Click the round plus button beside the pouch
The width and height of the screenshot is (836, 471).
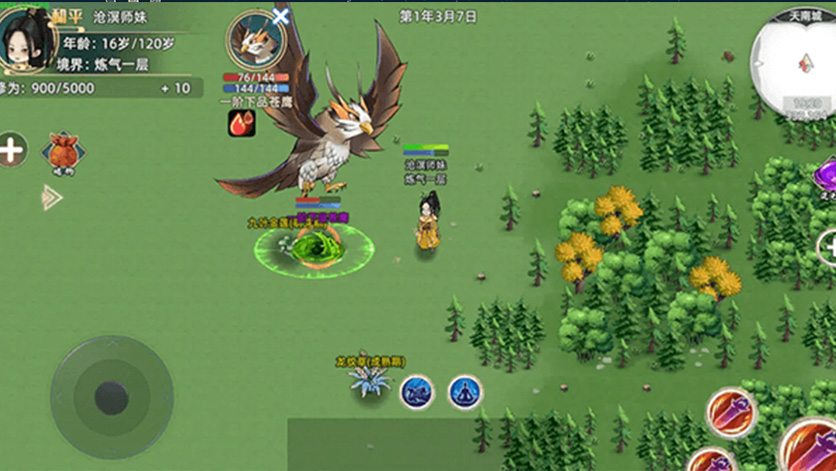click(11, 151)
